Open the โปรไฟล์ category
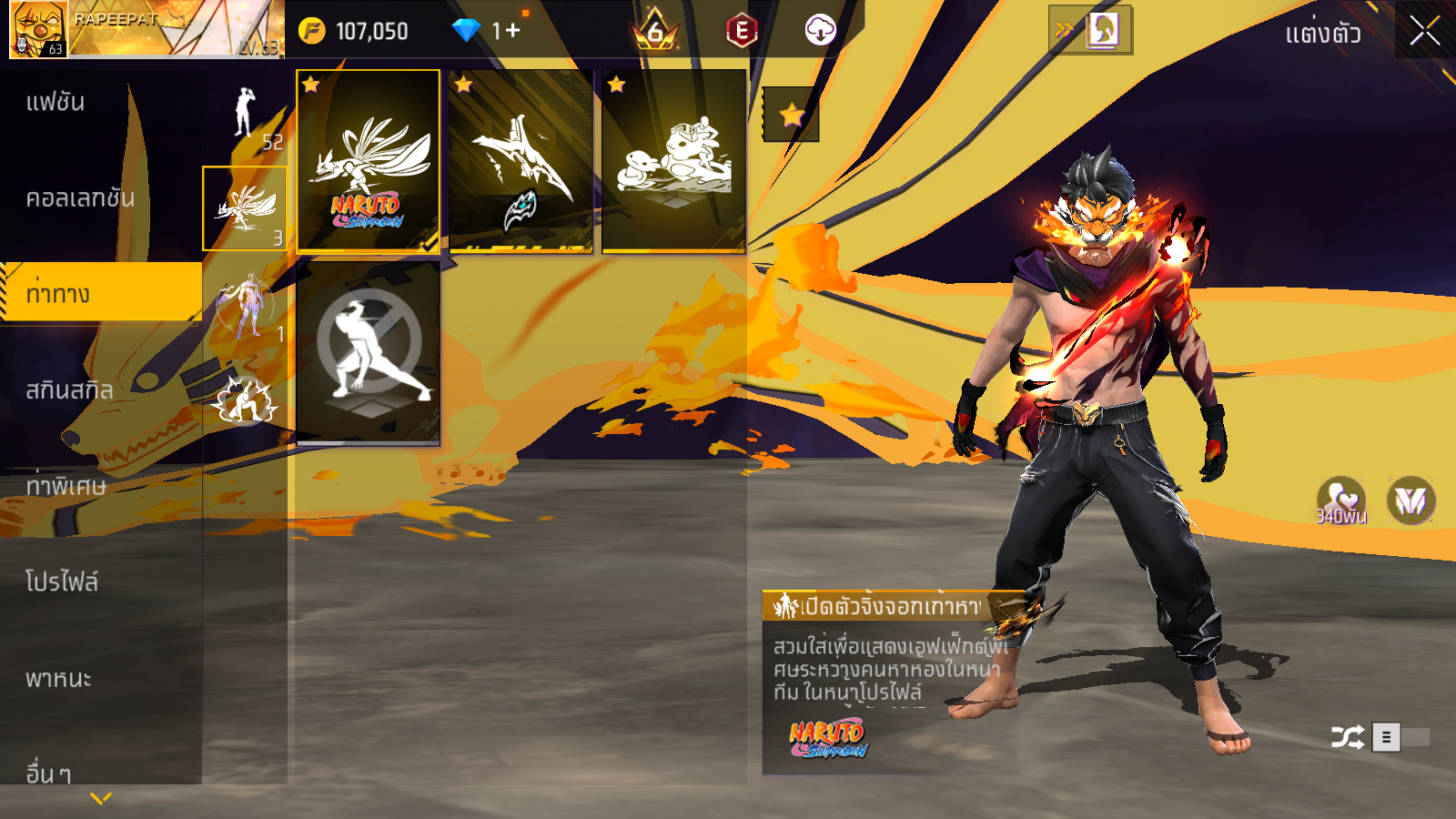 click(62, 581)
